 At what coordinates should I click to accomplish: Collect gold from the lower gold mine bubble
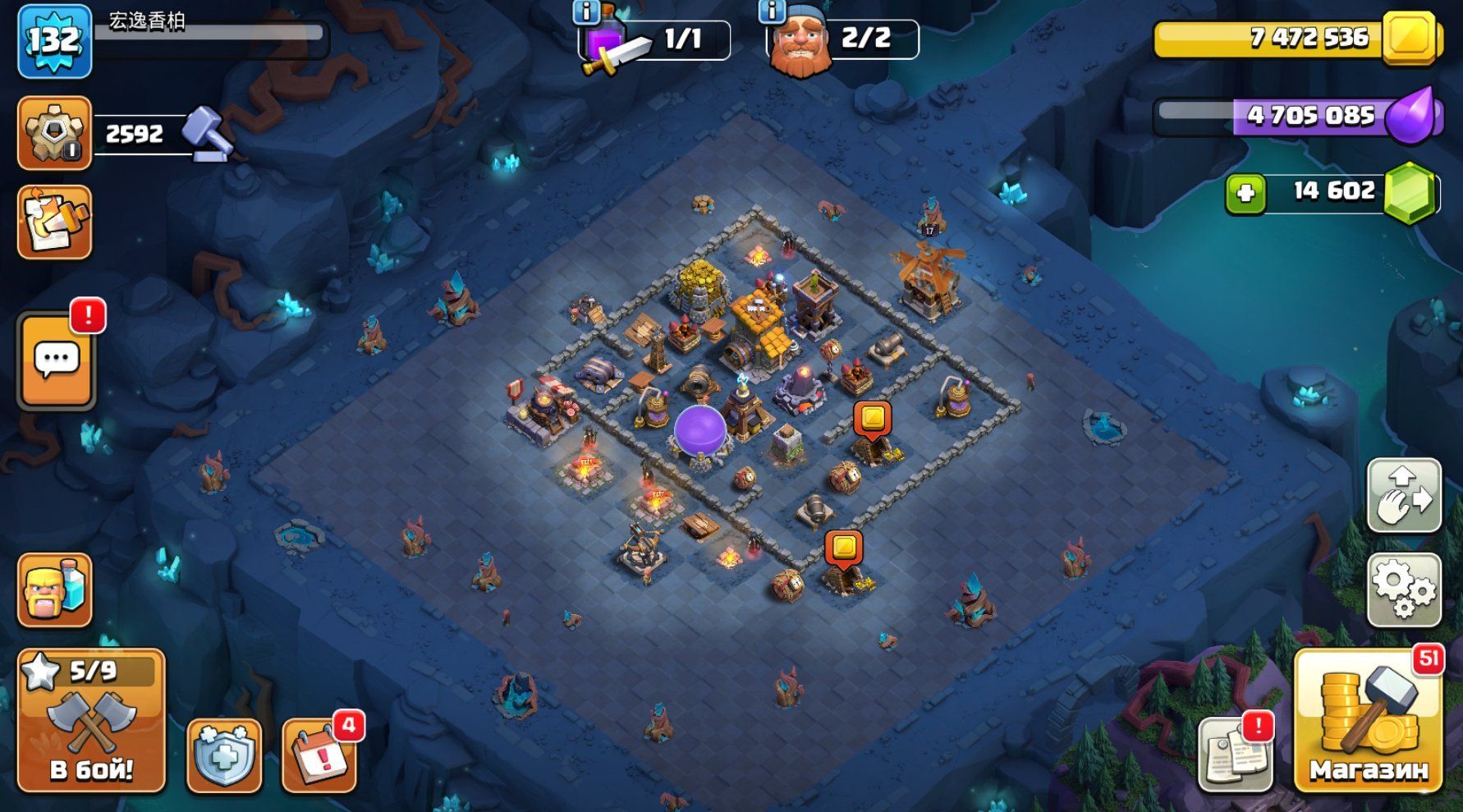click(x=844, y=548)
